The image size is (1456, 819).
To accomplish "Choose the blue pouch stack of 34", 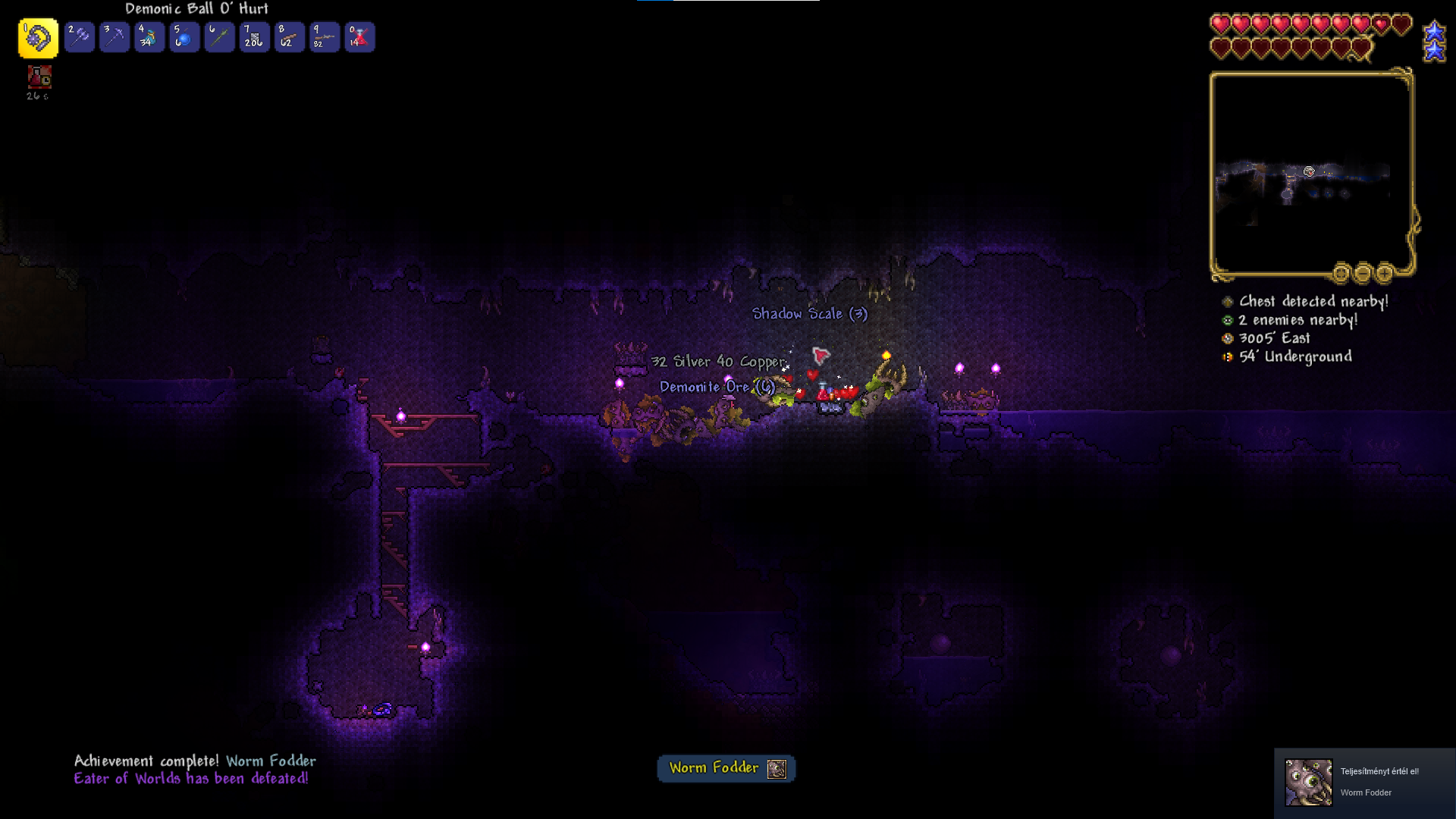I will tap(149, 37).
